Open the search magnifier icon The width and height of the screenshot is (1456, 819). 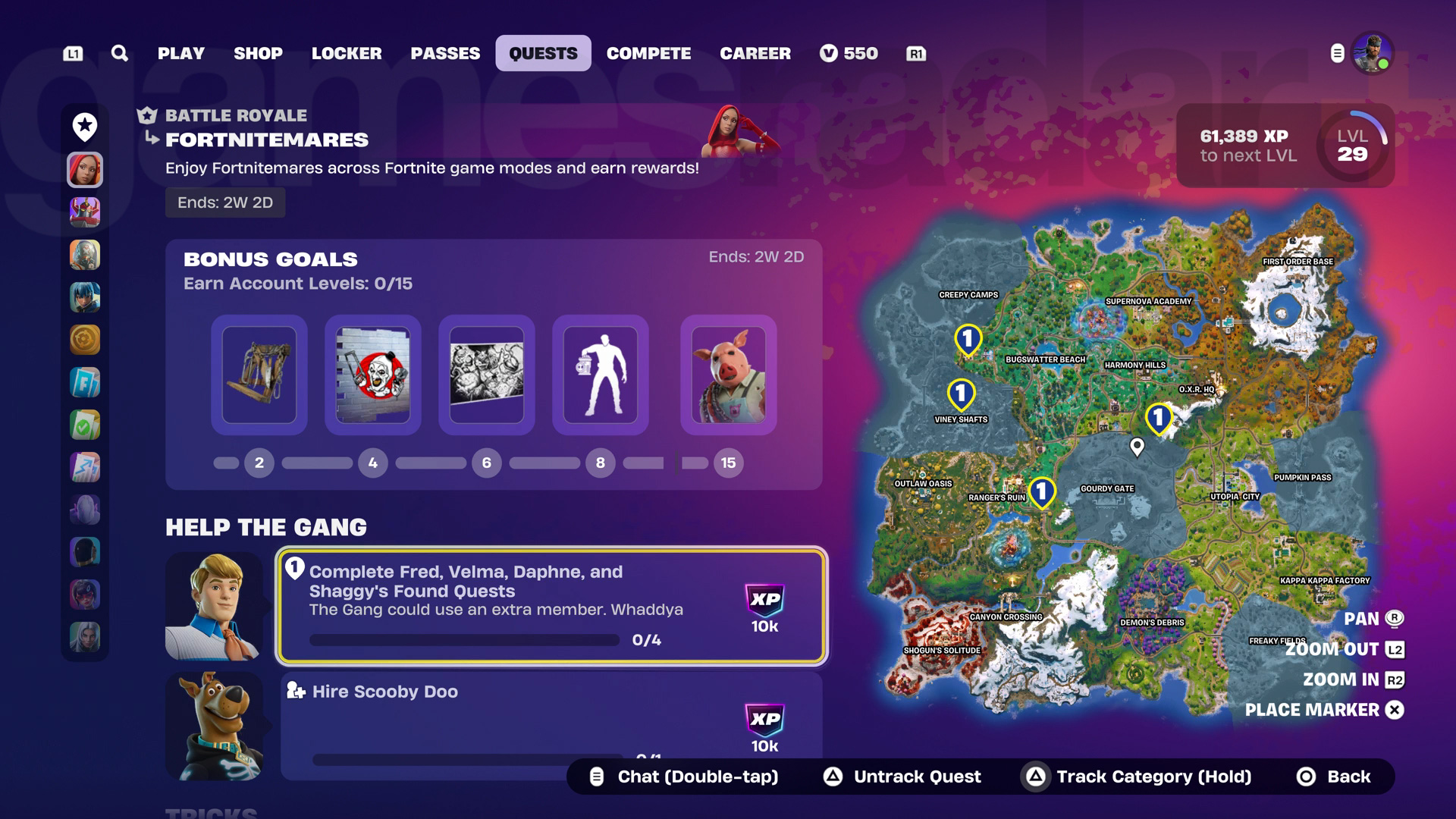coord(118,53)
